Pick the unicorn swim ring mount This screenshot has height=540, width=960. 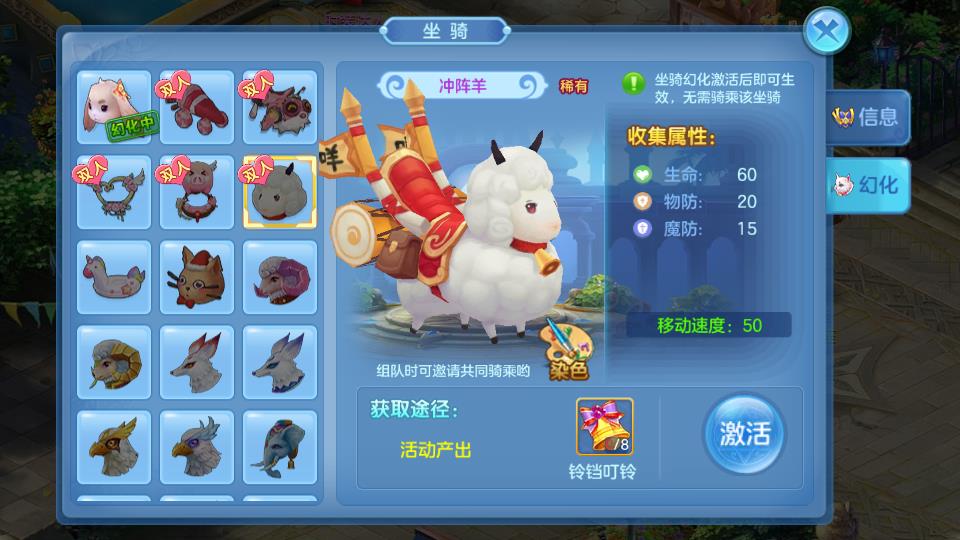(x=114, y=276)
